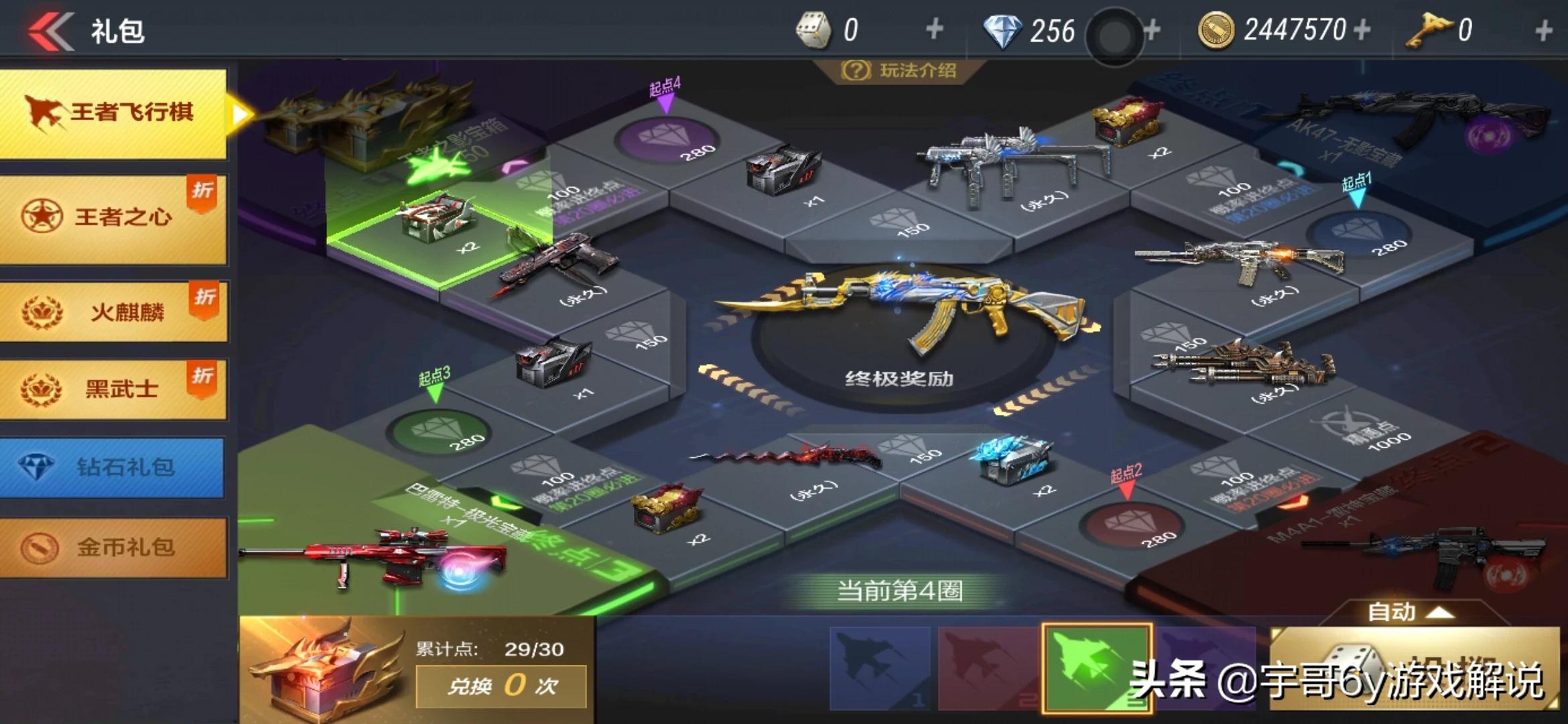Add gold coins via the plus button
Screen dimensions: 1568x724
coord(1362,29)
